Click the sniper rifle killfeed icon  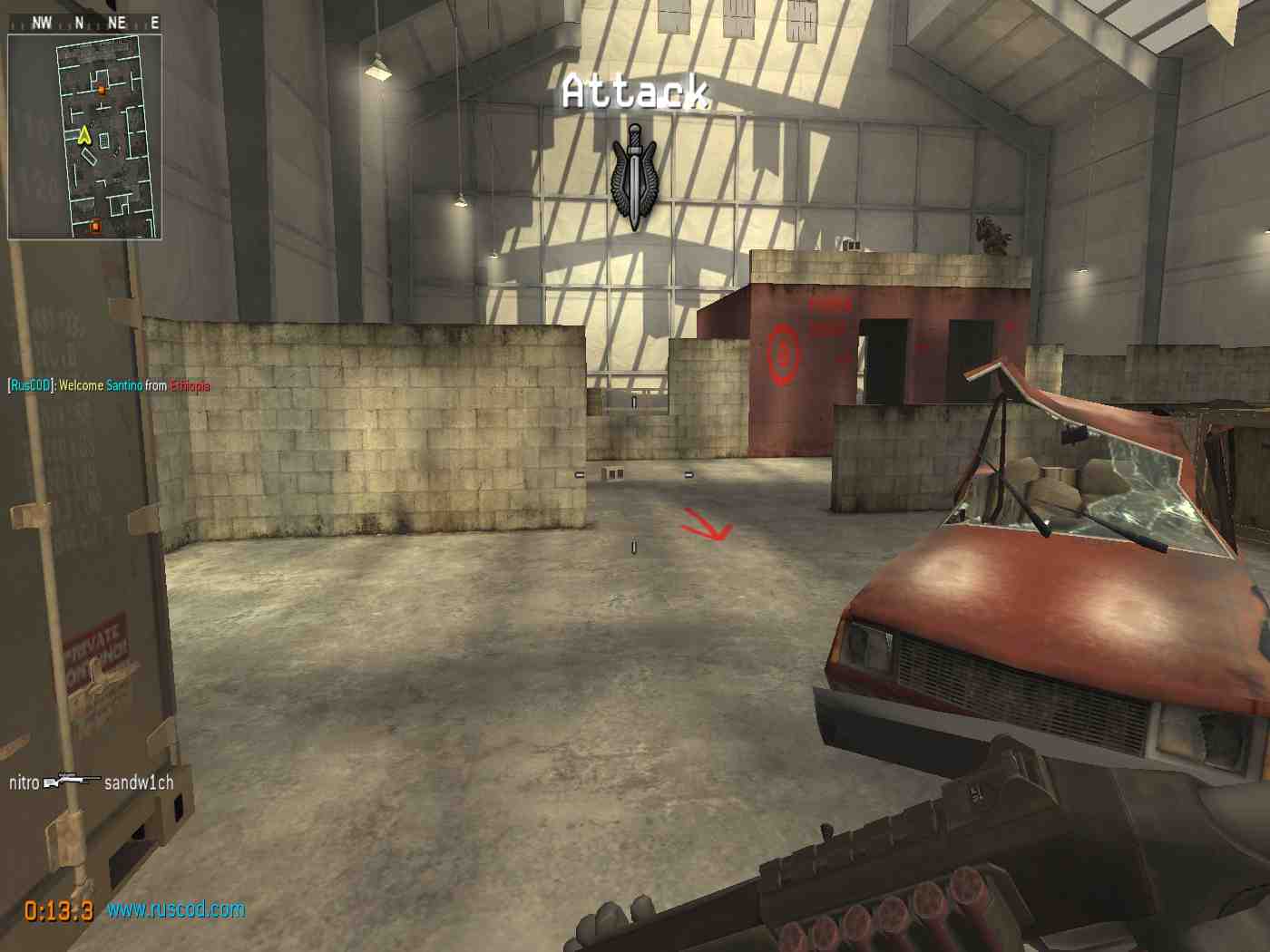point(72,782)
